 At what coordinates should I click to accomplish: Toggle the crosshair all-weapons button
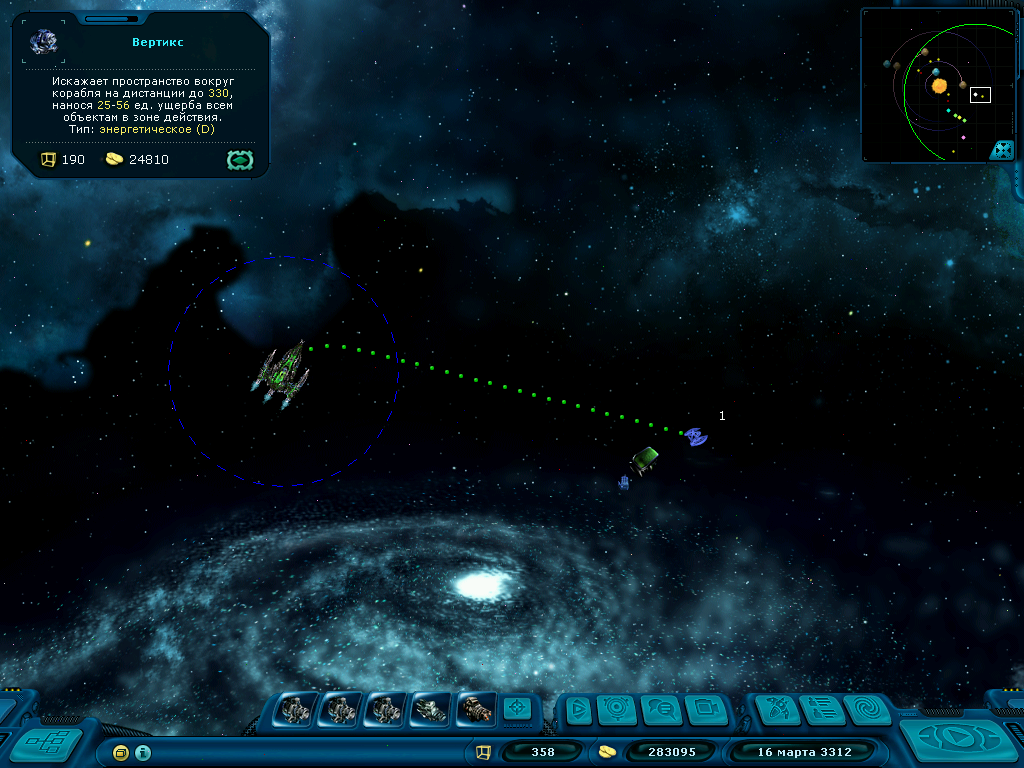516,708
